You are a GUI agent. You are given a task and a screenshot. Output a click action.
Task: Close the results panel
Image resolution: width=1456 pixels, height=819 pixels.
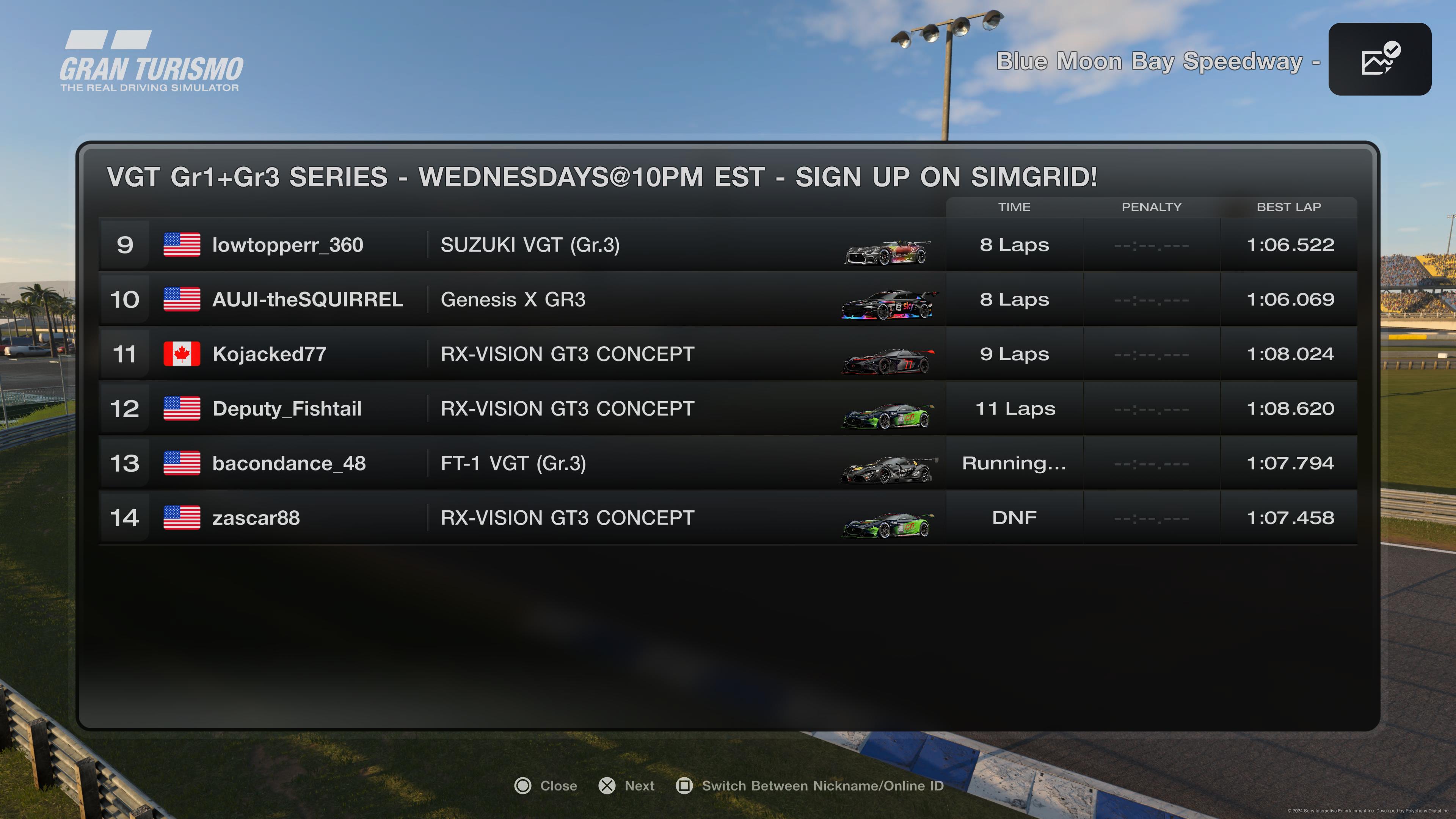(546, 786)
